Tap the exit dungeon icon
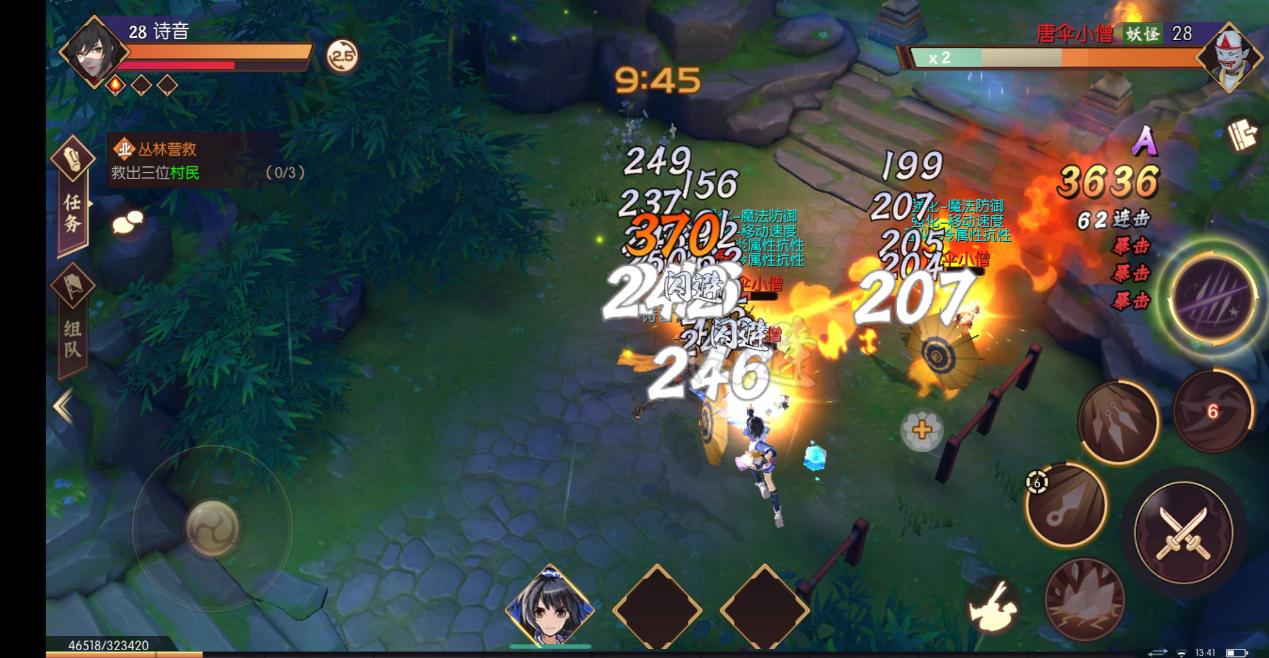1269x658 pixels. [x=1243, y=135]
